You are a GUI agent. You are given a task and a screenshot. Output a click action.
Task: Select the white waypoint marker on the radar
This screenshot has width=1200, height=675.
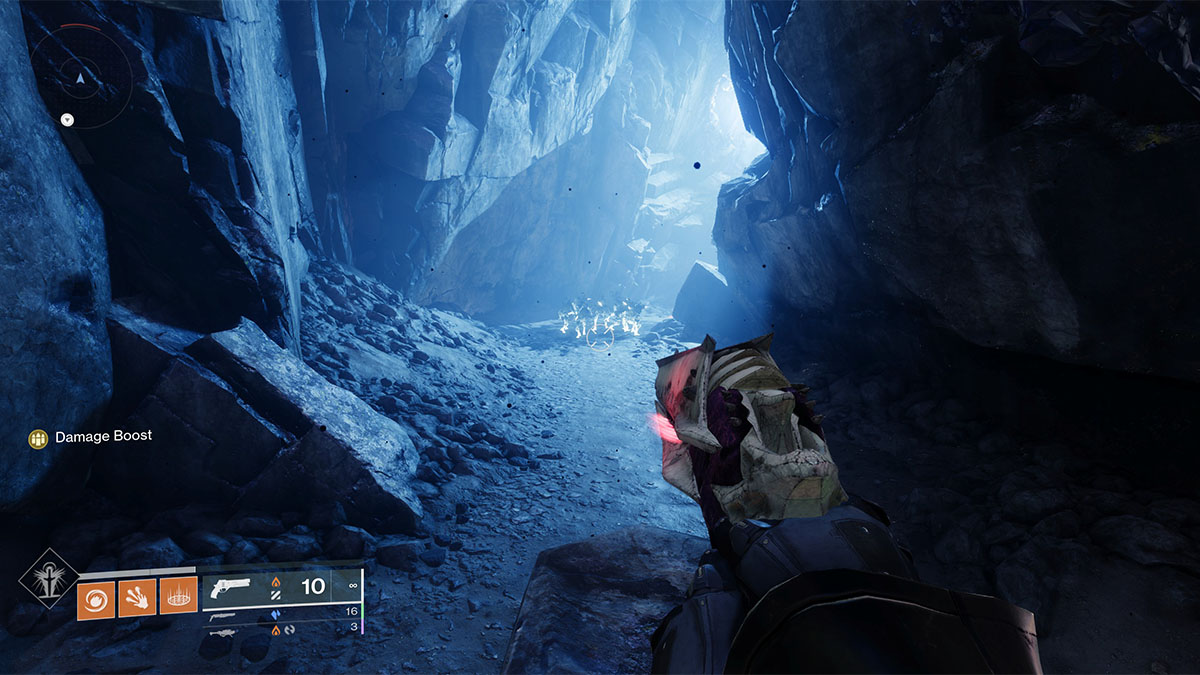[x=67, y=119]
